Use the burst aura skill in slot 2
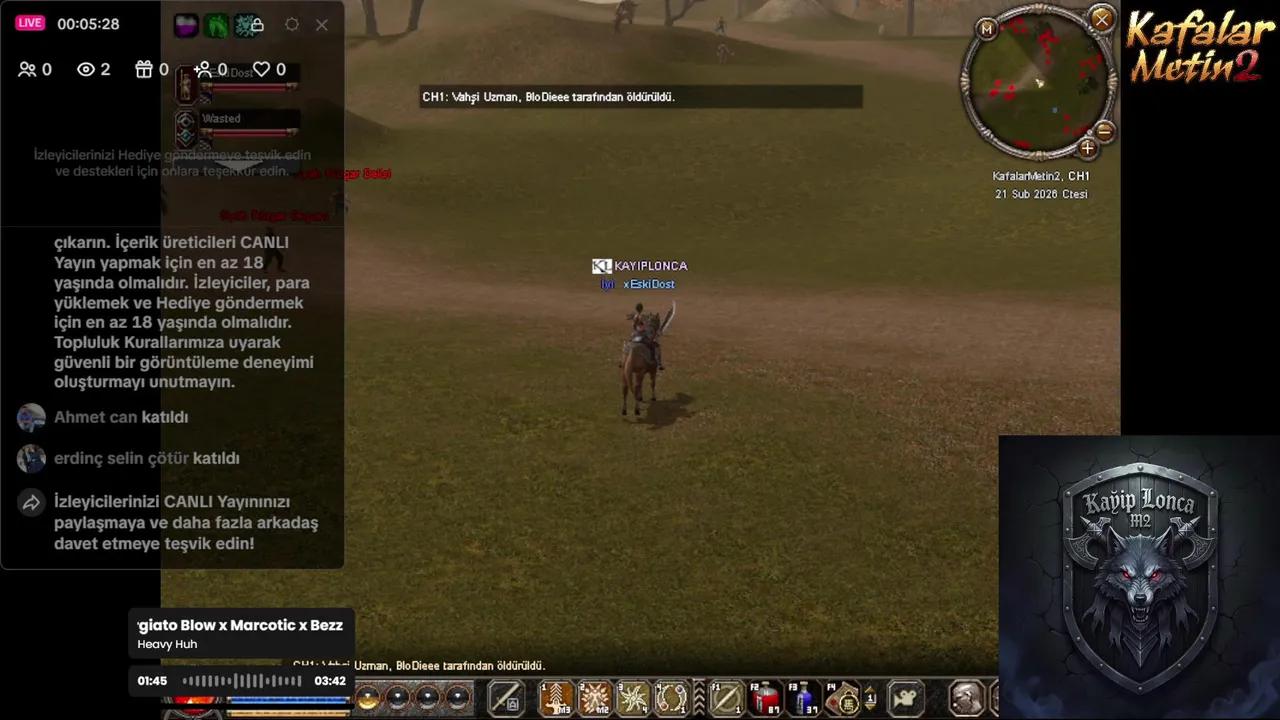 click(x=595, y=698)
